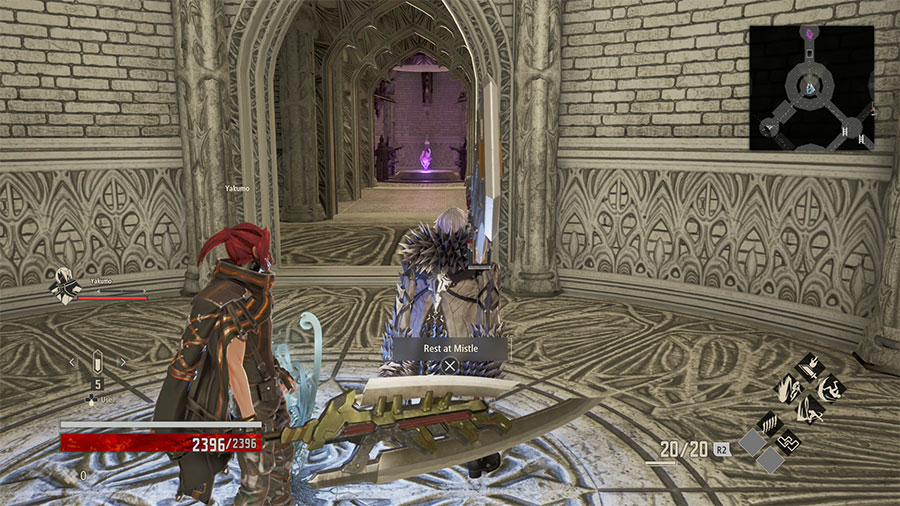The height and width of the screenshot is (506, 900).
Task: Click the ladder marker on the minimap
Action: [x=846, y=130]
